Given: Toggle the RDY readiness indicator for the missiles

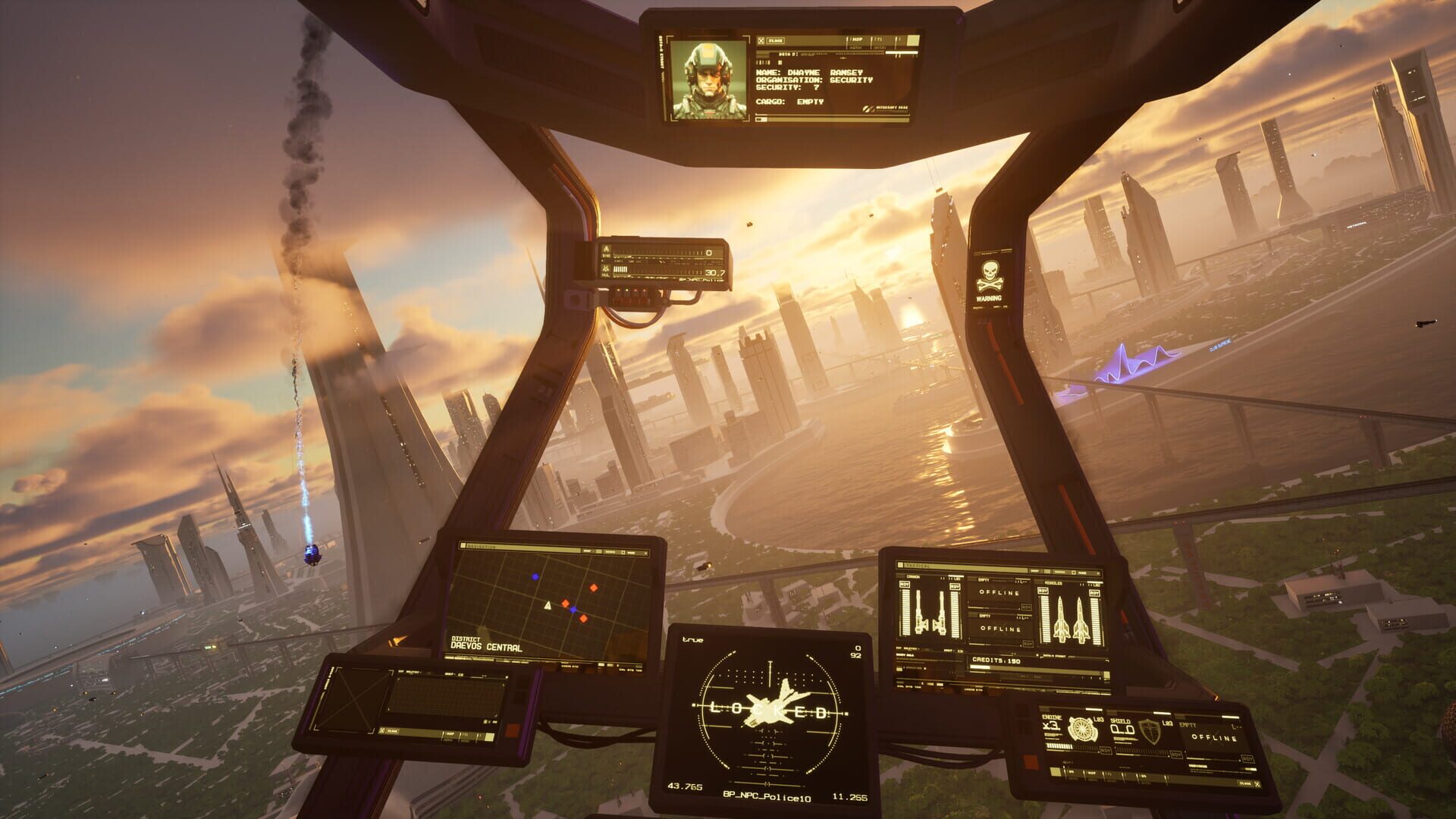Looking at the screenshot, I should (x=1044, y=591).
